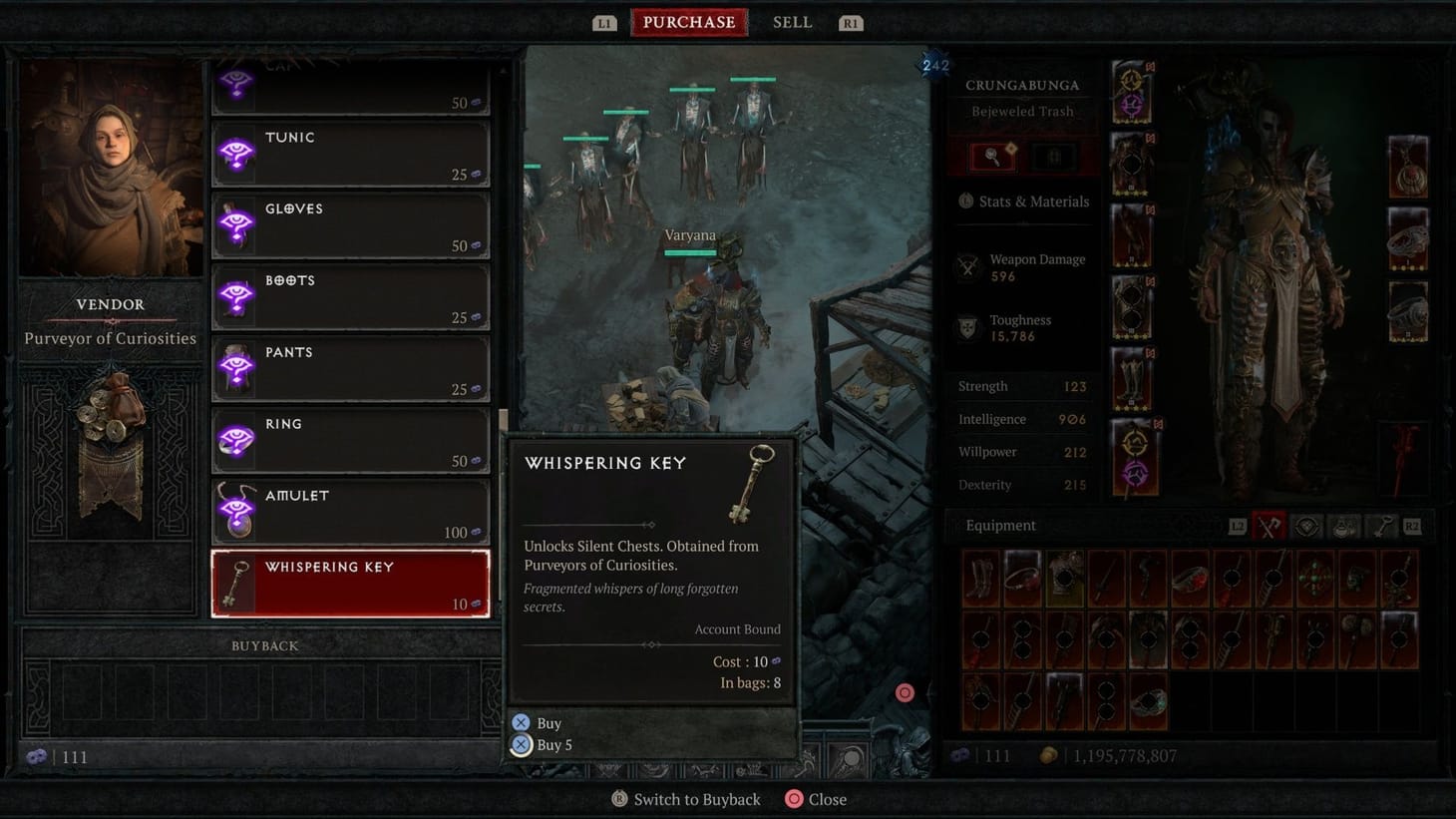Image resolution: width=1456 pixels, height=819 pixels.
Task: Switch to the SELL tab
Action: coord(792,21)
